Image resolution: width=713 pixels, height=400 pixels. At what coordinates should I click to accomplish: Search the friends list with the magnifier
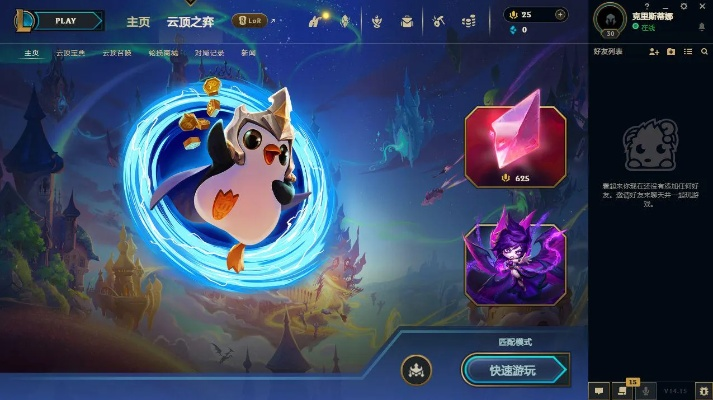(x=704, y=52)
